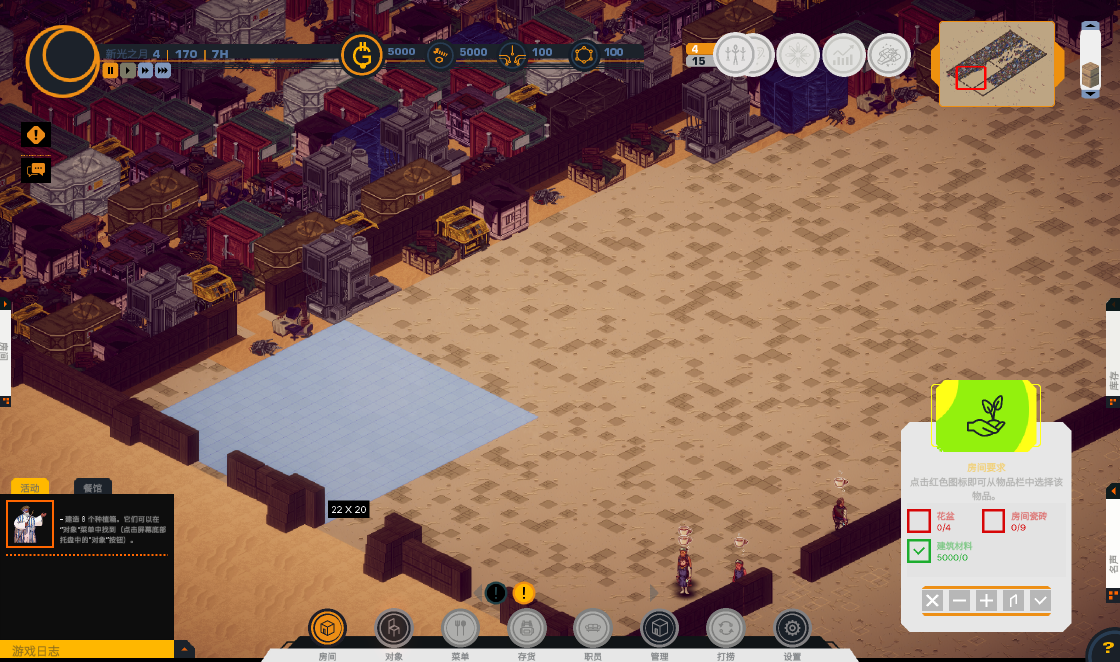Open the 设置 (Settings) gear button
The image size is (1120, 662).
coord(792,628)
